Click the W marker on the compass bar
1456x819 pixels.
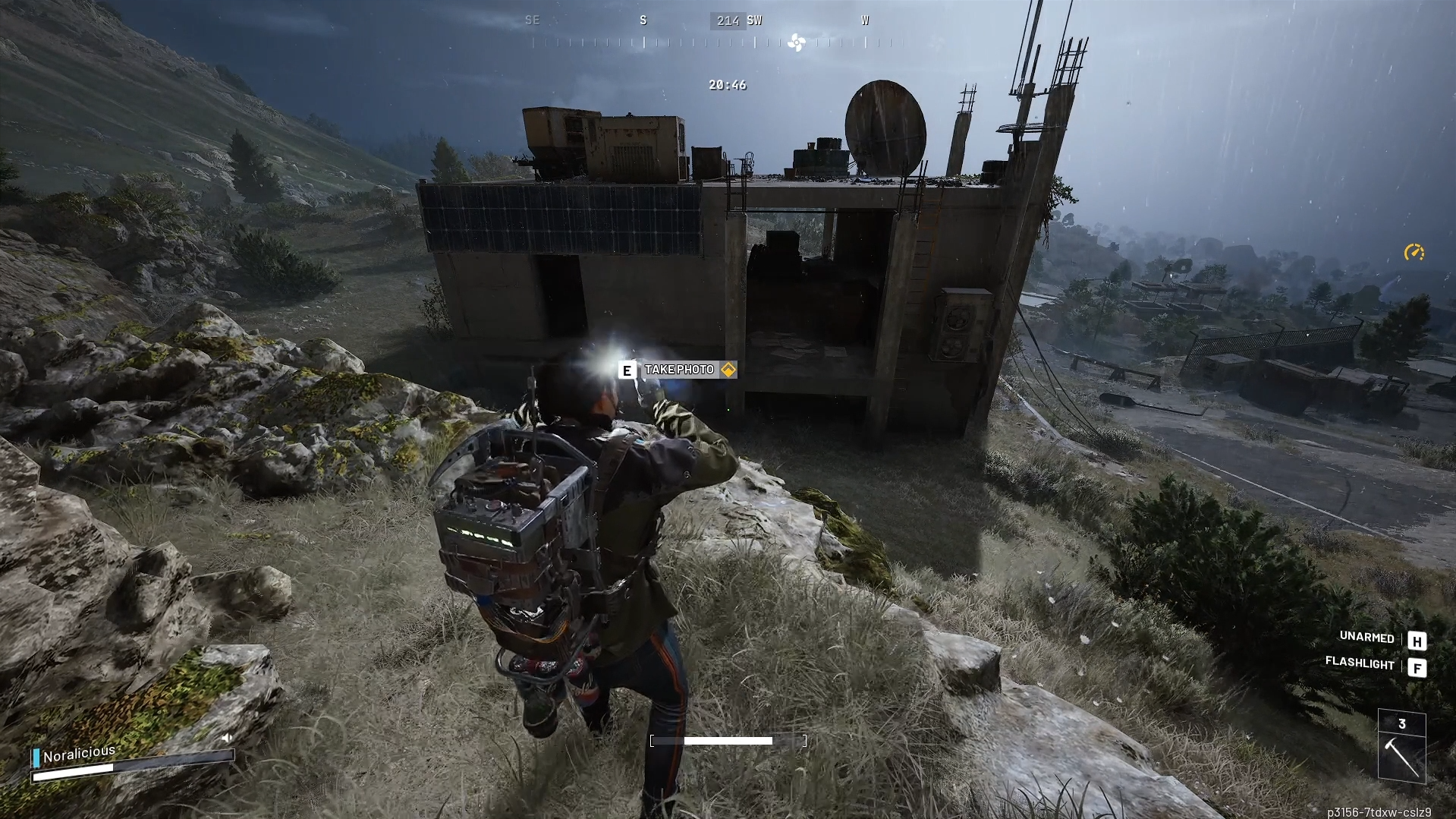(864, 20)
